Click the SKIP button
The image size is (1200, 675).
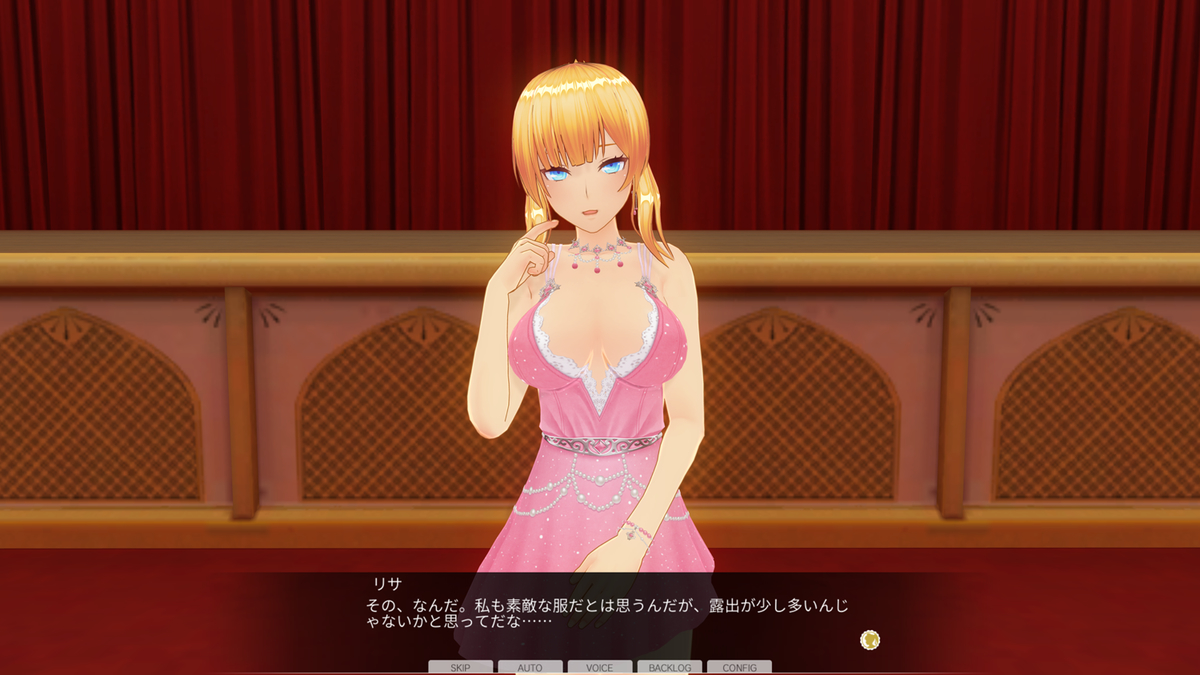point(460,667)
